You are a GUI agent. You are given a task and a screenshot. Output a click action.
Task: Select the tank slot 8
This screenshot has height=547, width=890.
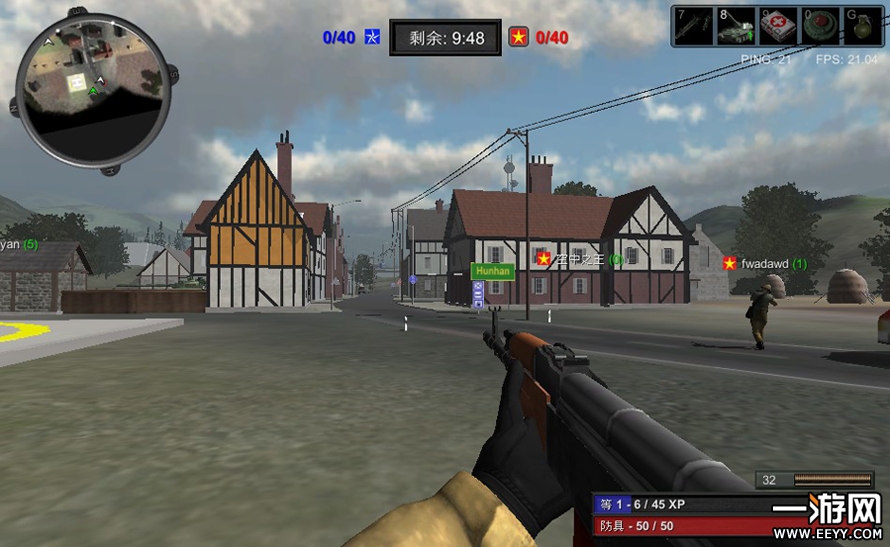(x=736, y=26)
